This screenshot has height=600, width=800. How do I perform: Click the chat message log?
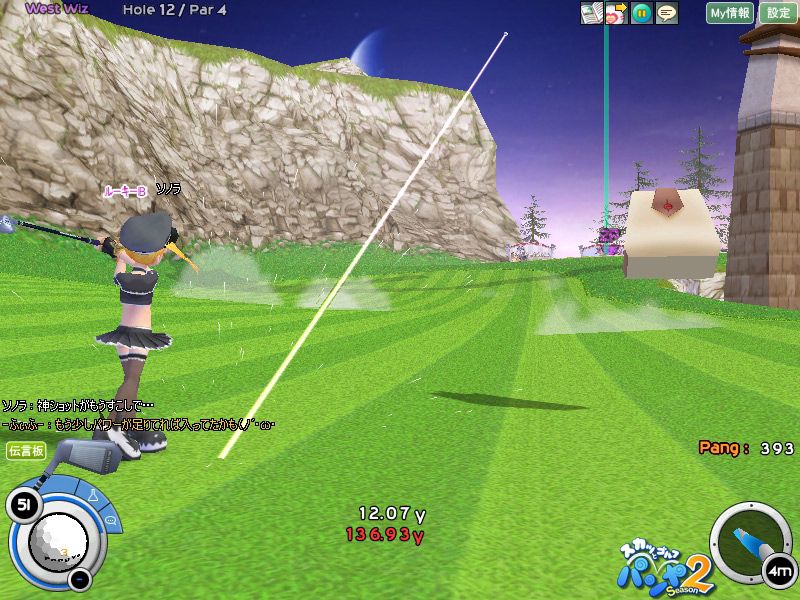tap(138, 414)
